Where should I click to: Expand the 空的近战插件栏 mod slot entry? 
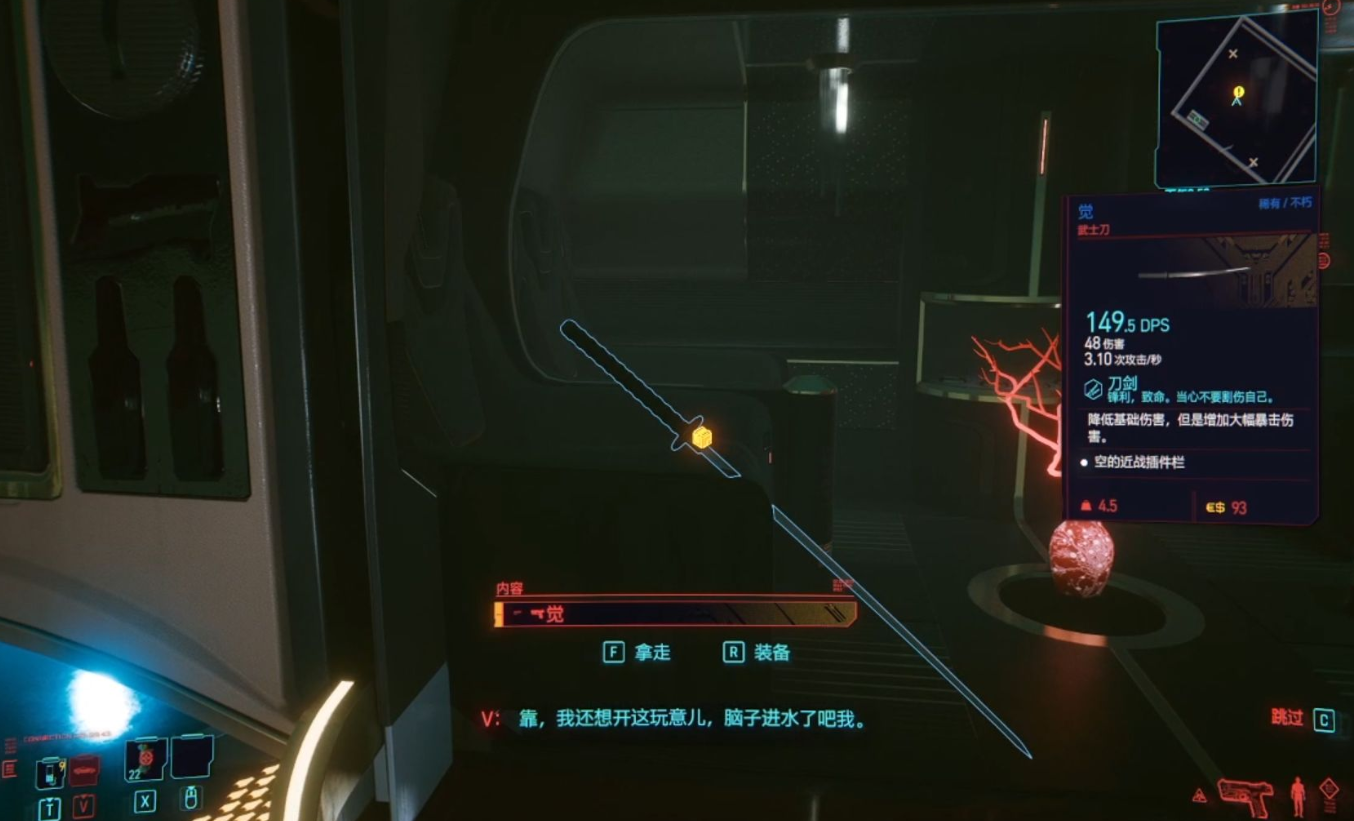[x=1140, y=462]
